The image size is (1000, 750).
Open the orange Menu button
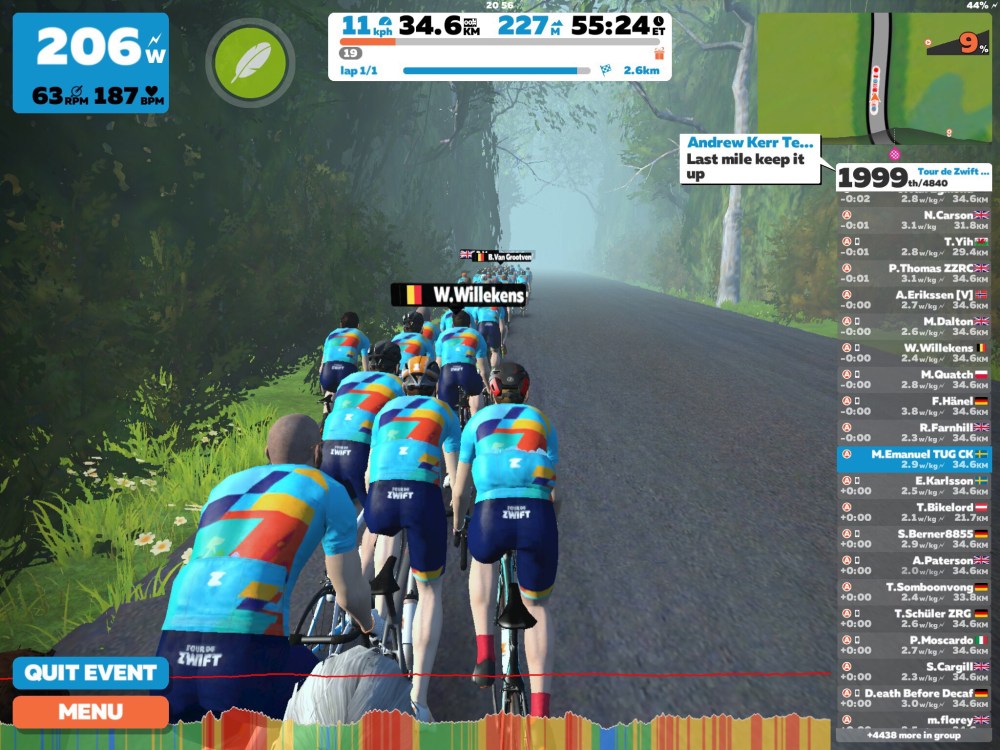90,712
